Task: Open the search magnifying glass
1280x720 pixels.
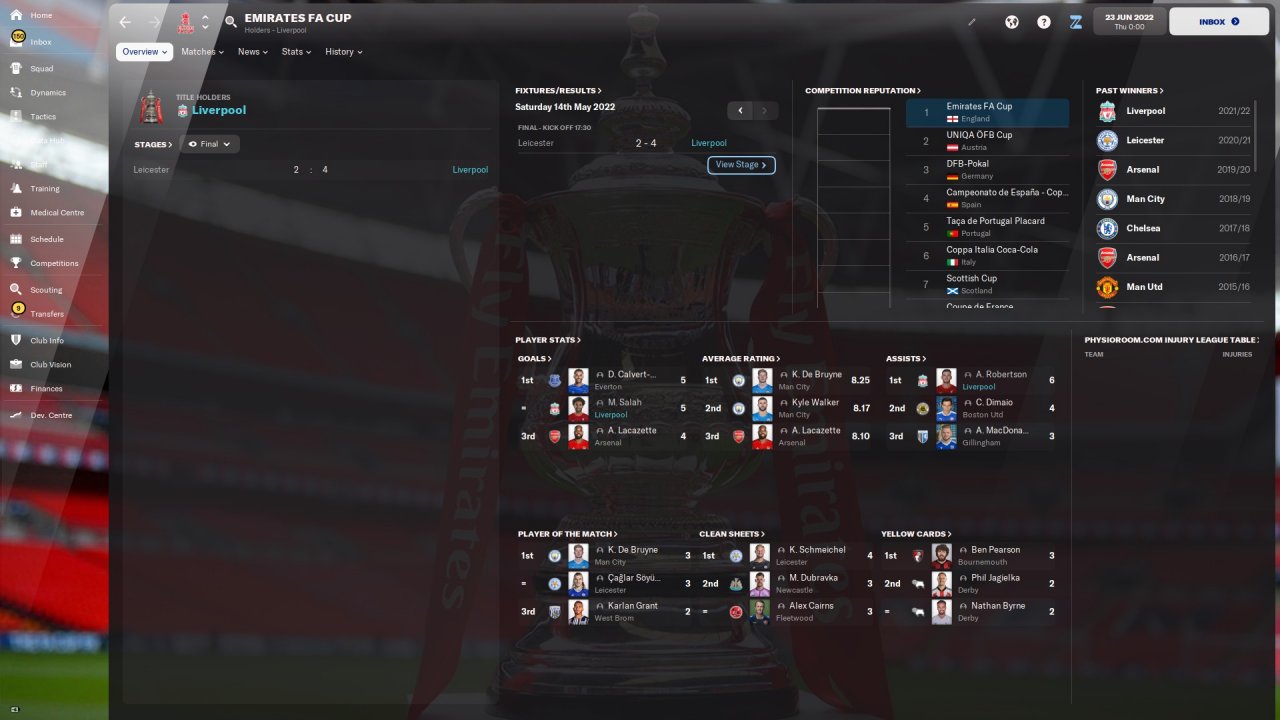Action: coord(231,21)
